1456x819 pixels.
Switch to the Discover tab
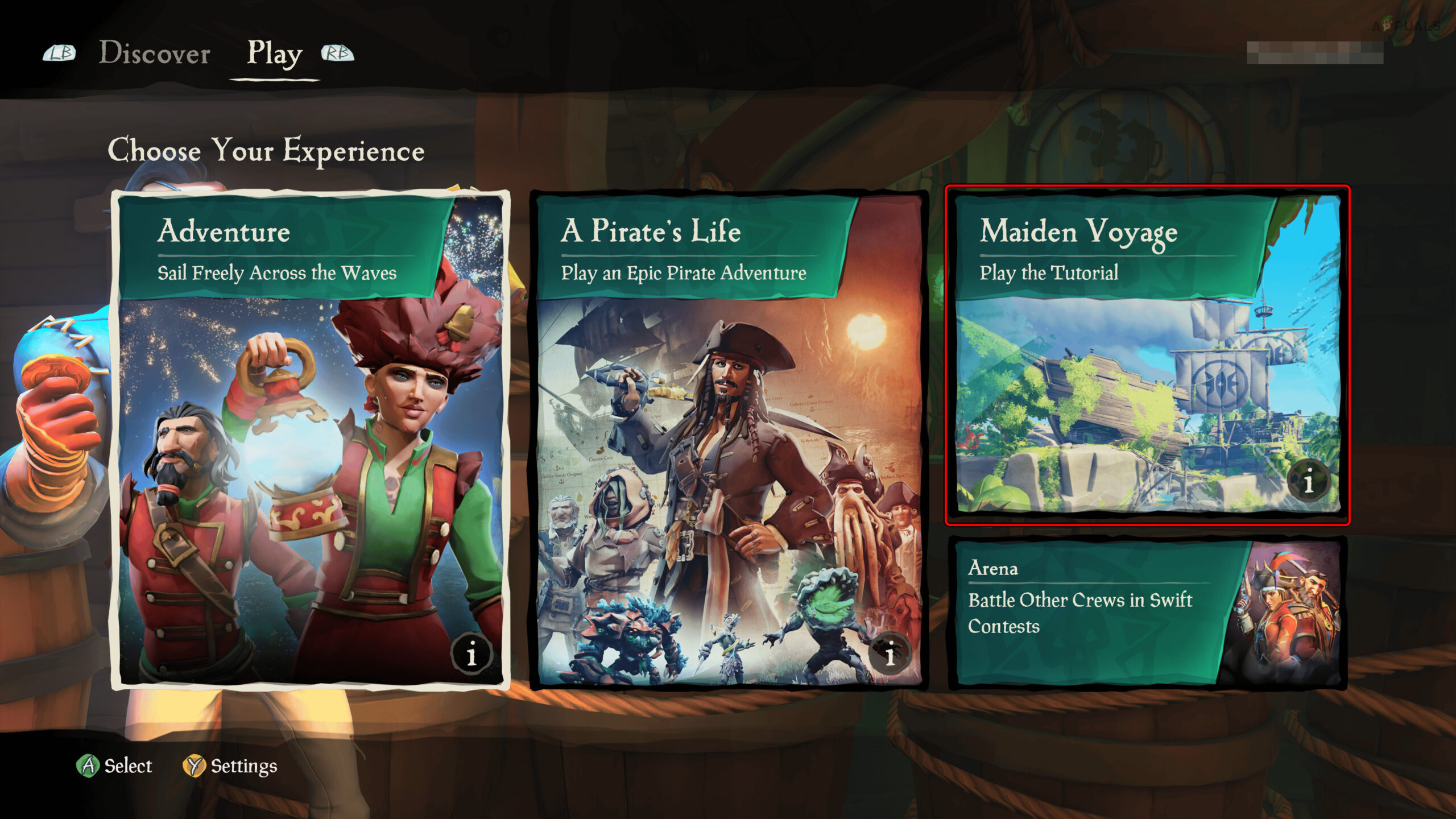tap(154, 53)
